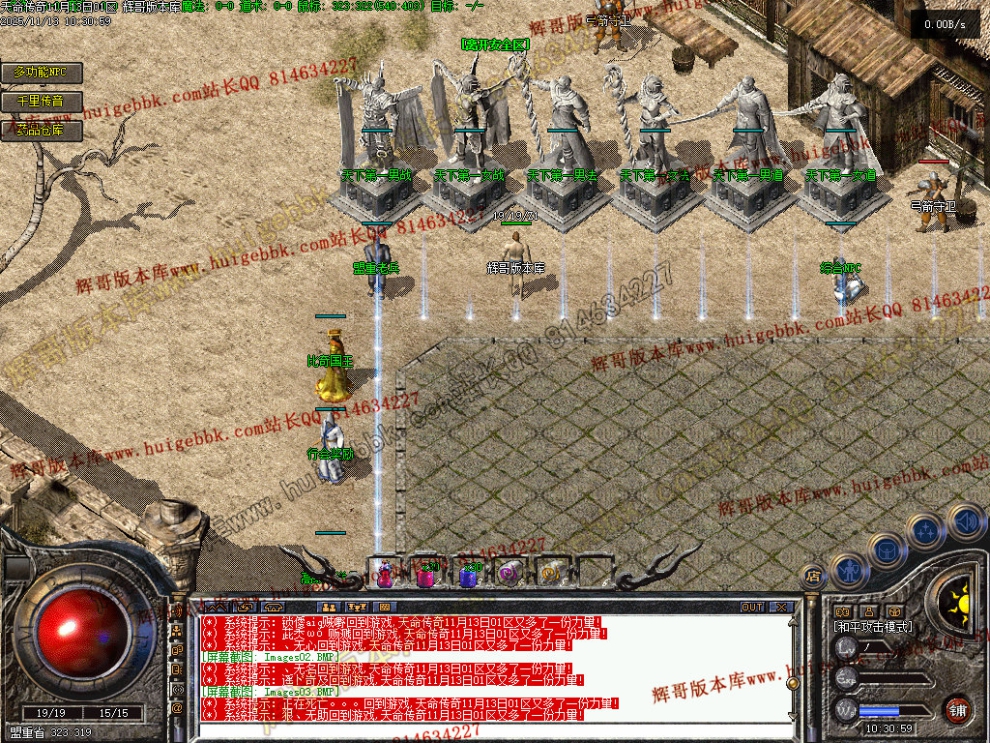Open the 药品仓库 storage button
The width and height of the screenshot is (990, 743).
click(x=41, y=130)
